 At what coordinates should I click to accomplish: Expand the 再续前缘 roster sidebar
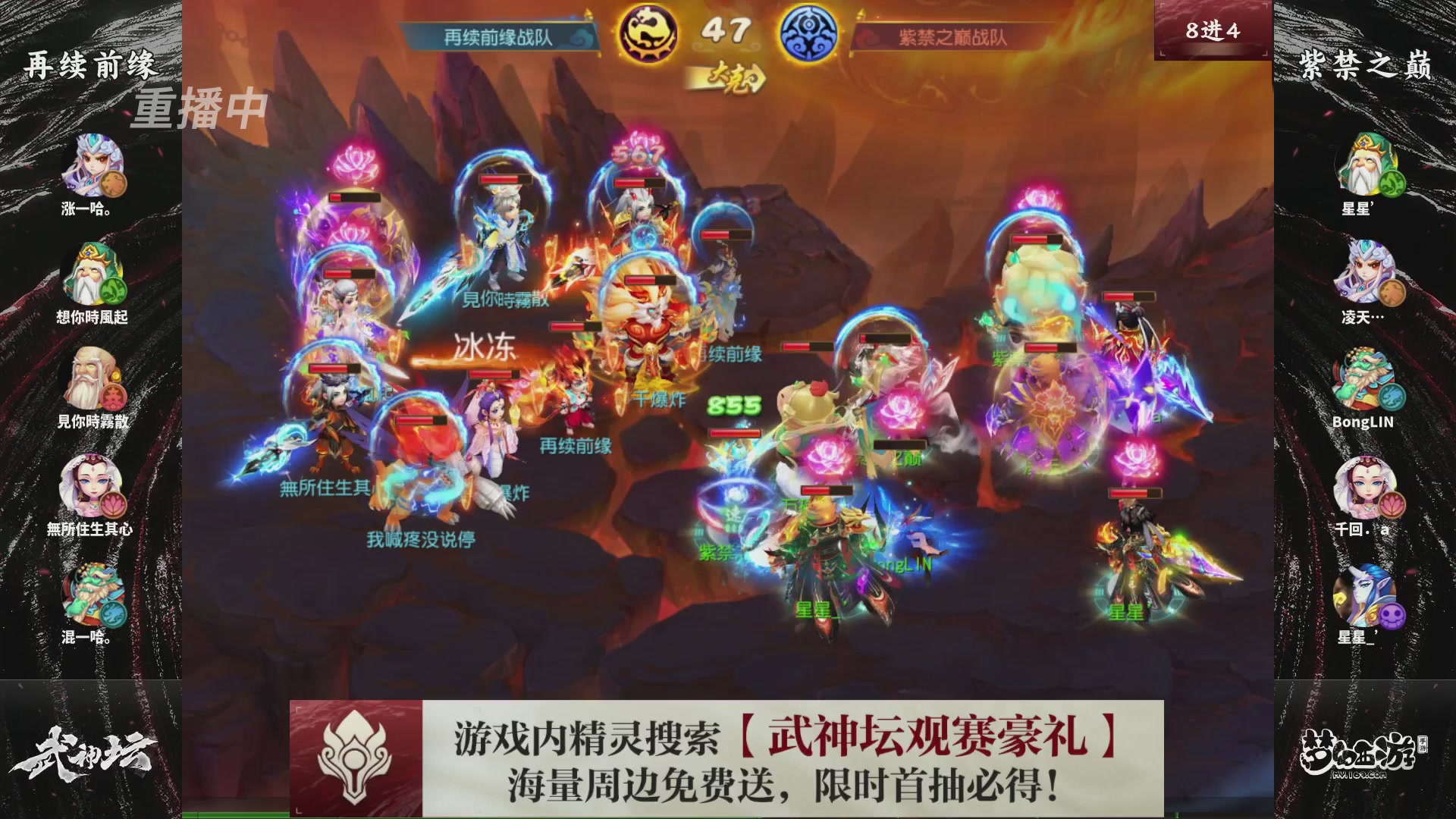(x=89, y=64)
